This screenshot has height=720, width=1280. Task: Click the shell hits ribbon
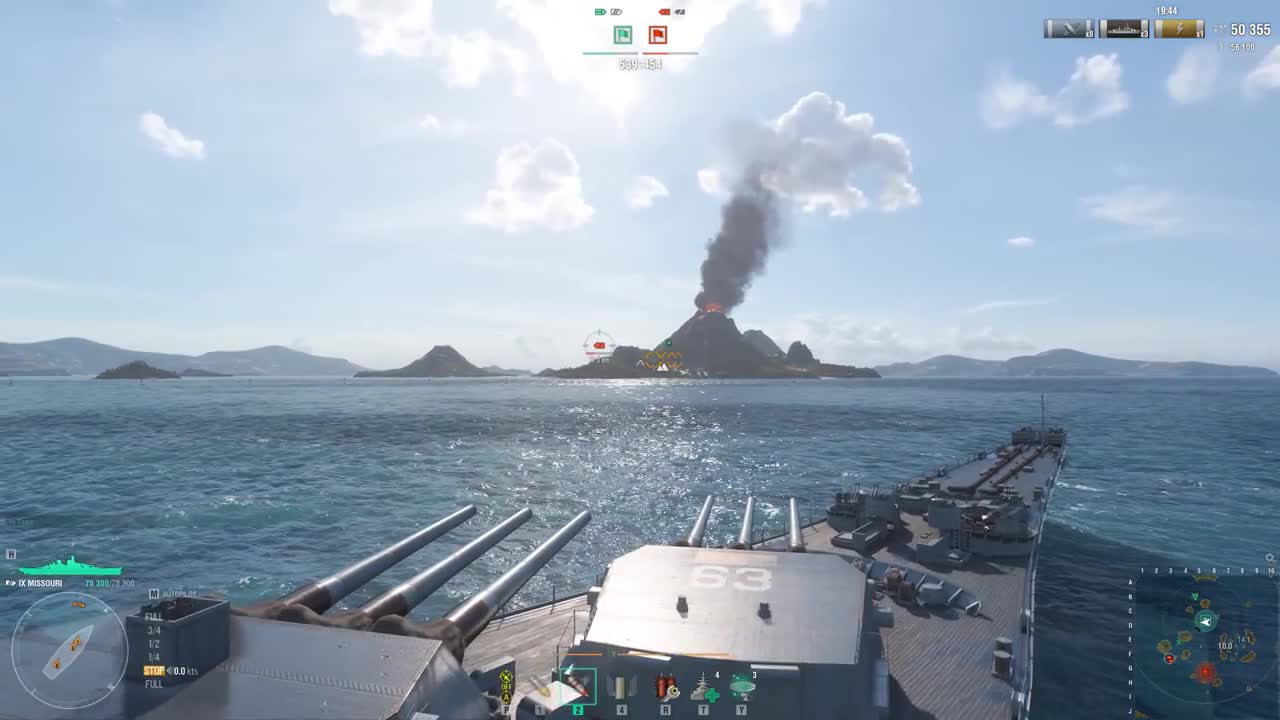tap(1069, 29)
